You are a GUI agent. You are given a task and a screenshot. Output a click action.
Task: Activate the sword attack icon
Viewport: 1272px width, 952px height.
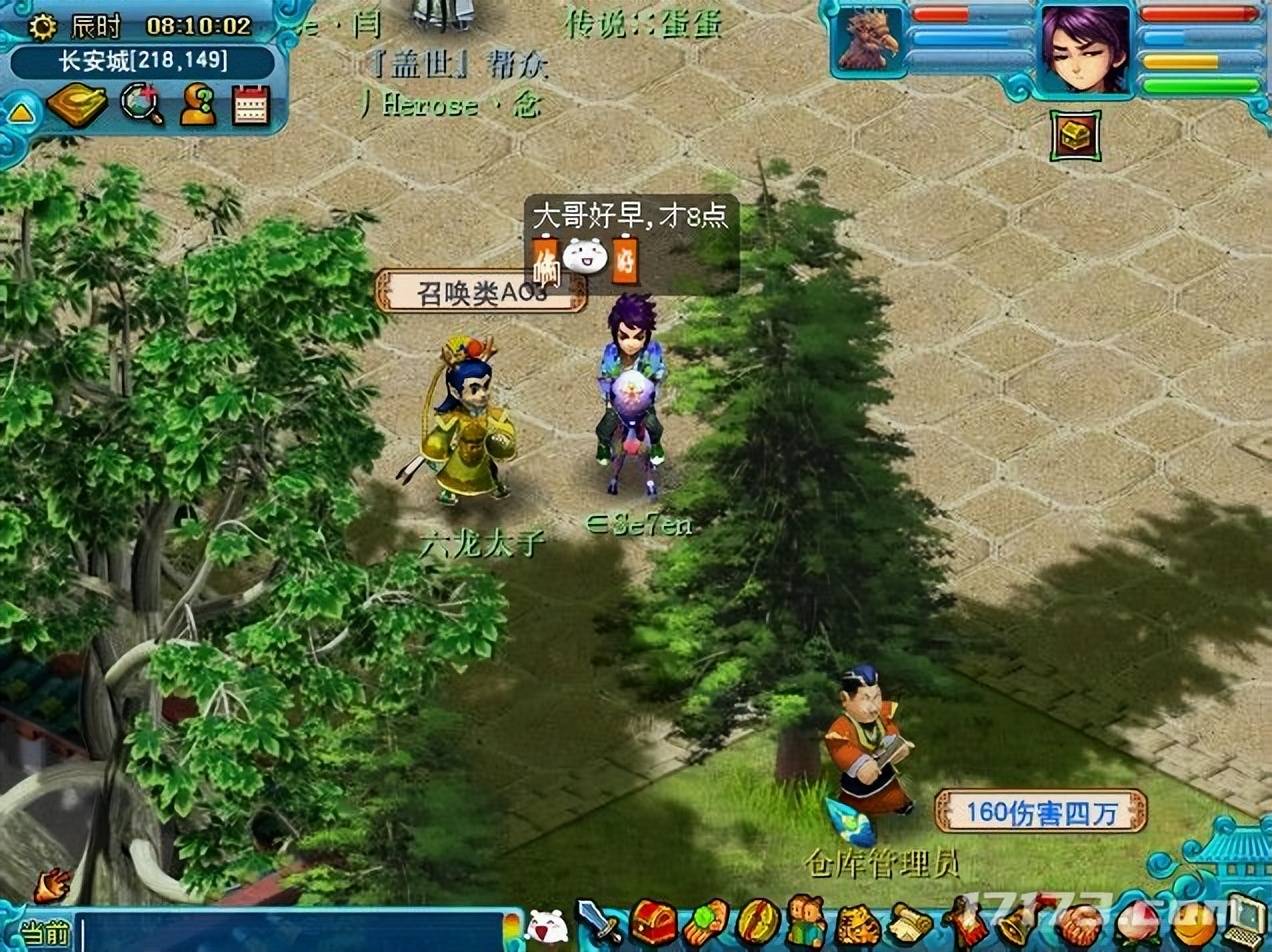point(599,922)
